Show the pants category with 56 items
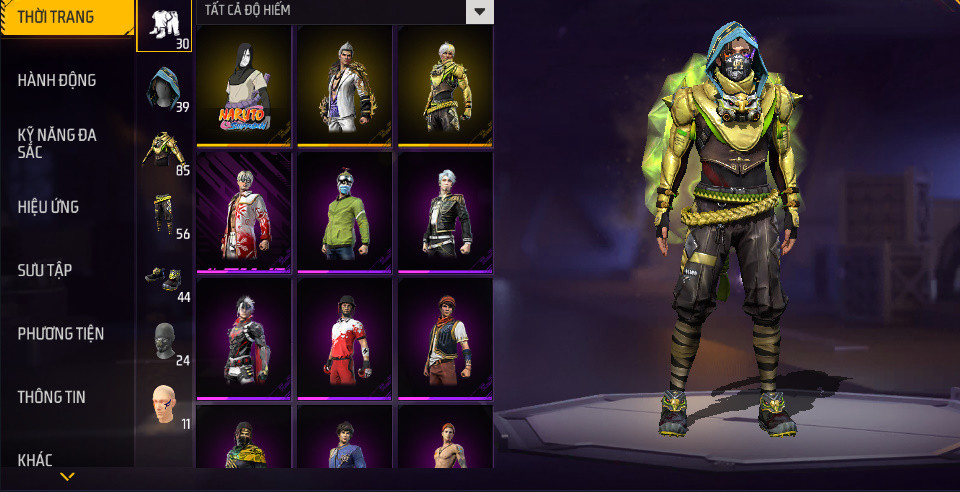This screenshot has height=492, width=960. point(164,214)
